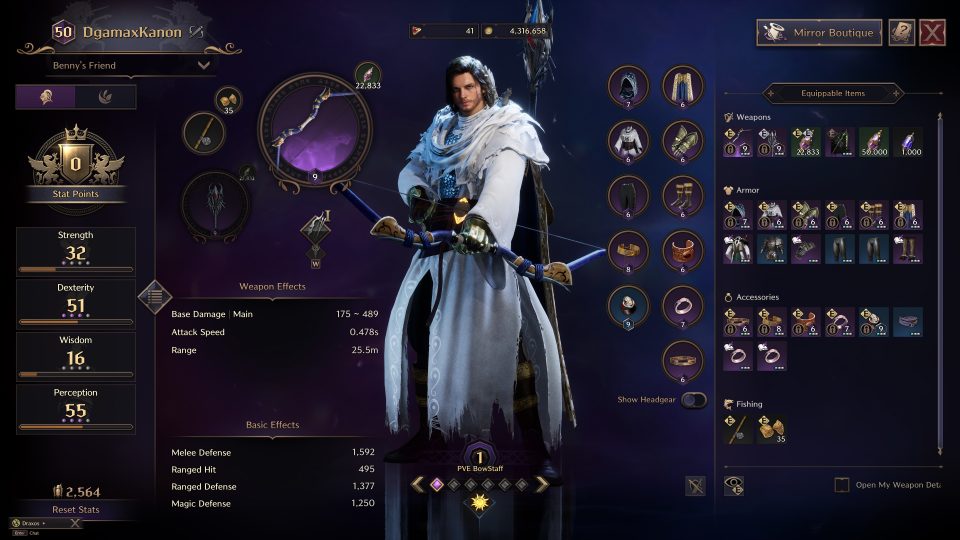960x540 pixels.
Task: Choose the Wisdom stat panel
Action: (76, 355)
